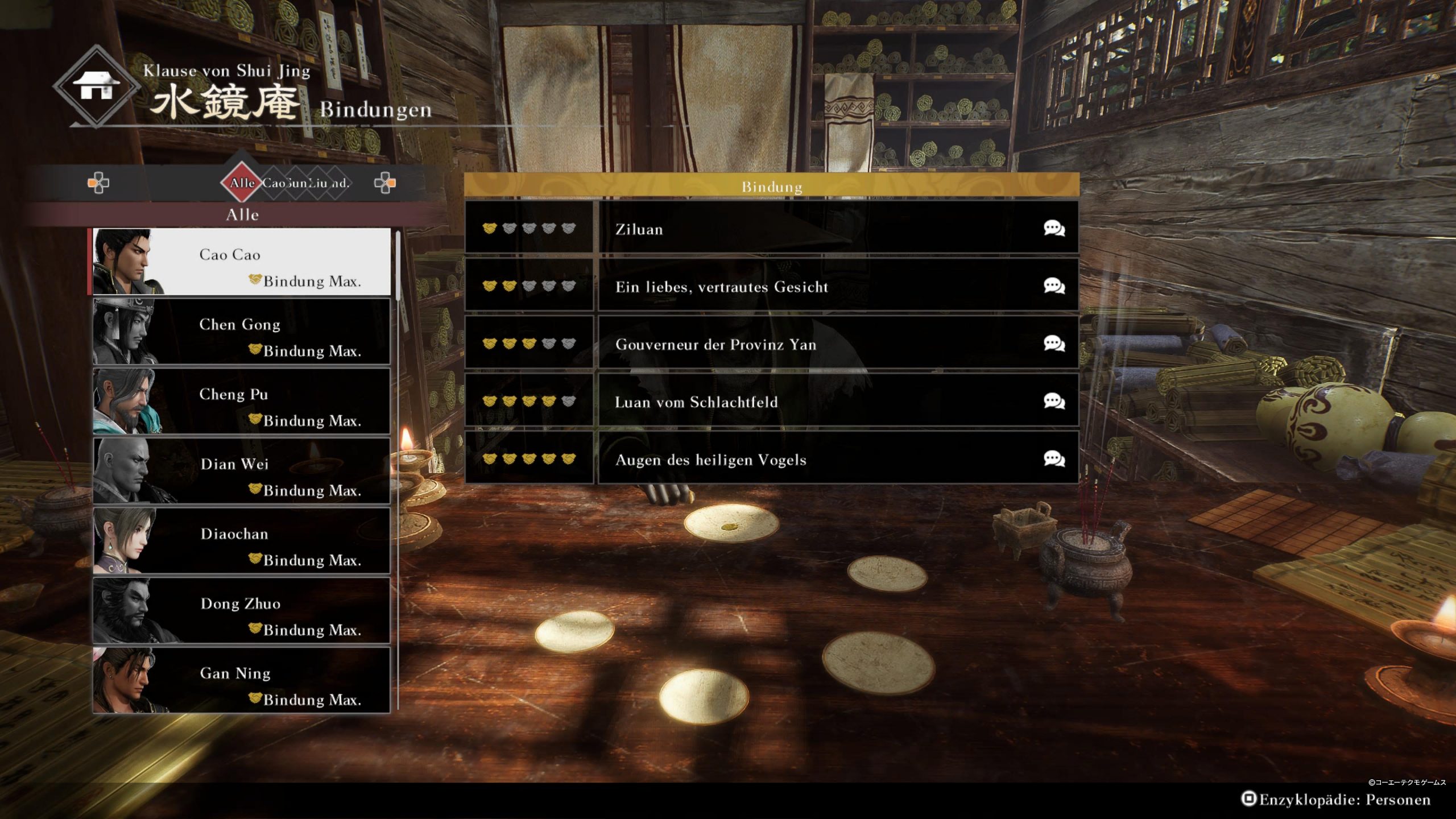
Task: Select the Cheng Pu entry
Action: click(x=242, y=402)
